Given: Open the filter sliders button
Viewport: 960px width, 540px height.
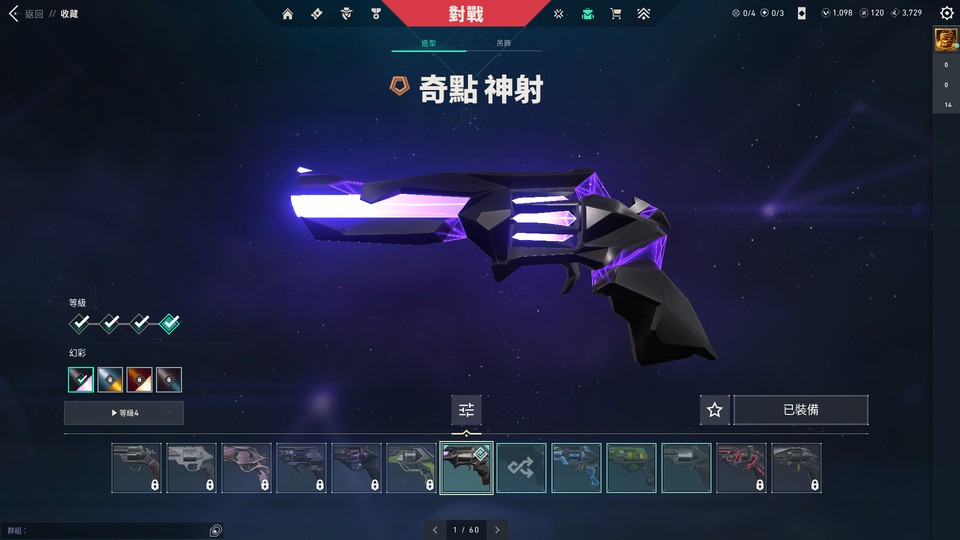Looking at the screenshot, I should 466,410.
